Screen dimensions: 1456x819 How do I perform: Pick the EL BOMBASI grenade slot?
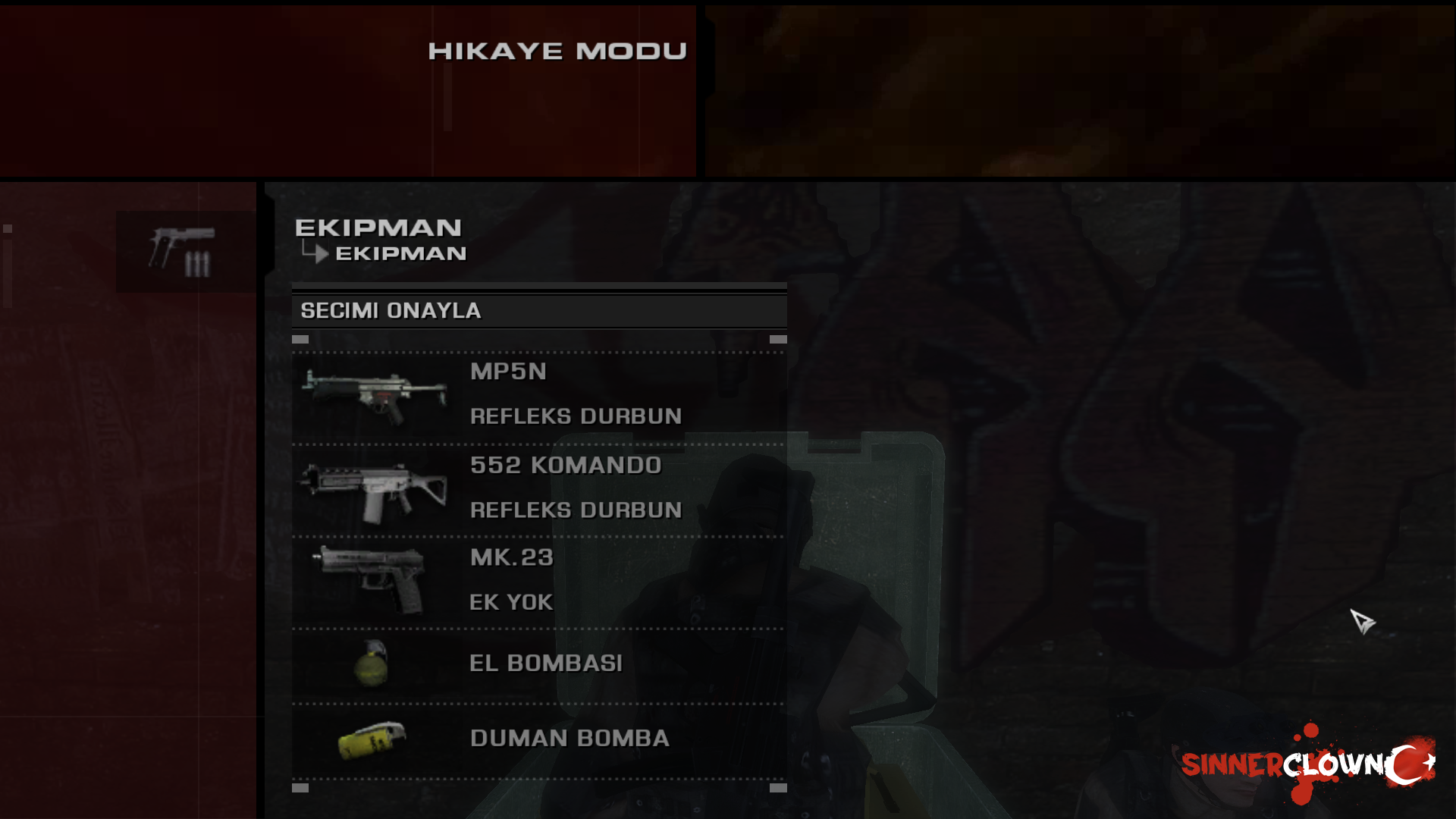click(x=545, y=664)
